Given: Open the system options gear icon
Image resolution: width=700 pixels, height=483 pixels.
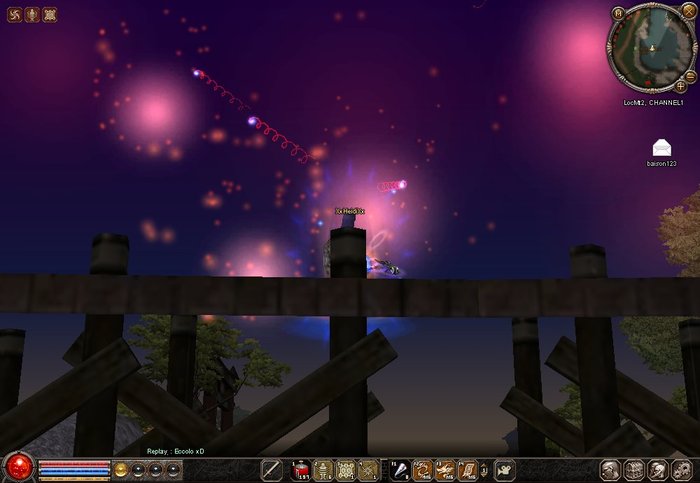Looking at the screenshot, I should coord(680,469).
